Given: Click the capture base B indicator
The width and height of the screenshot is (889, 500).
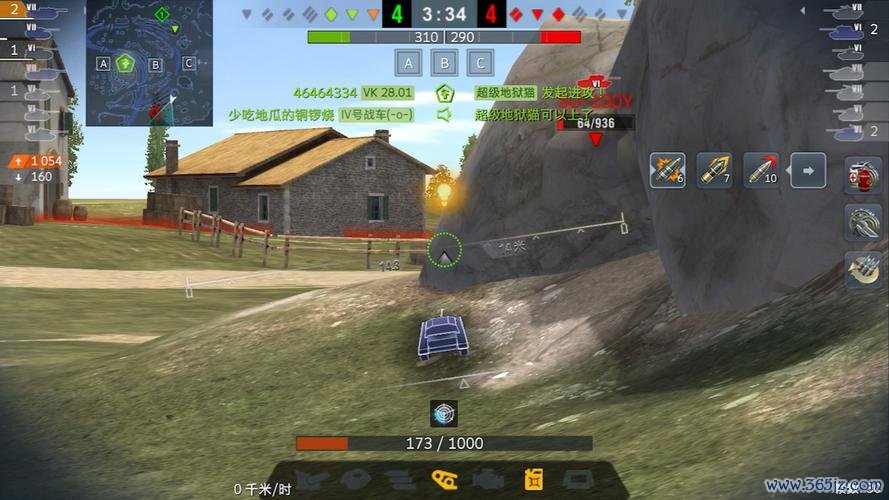Looking at the screenshot, I should coord(444,64).
